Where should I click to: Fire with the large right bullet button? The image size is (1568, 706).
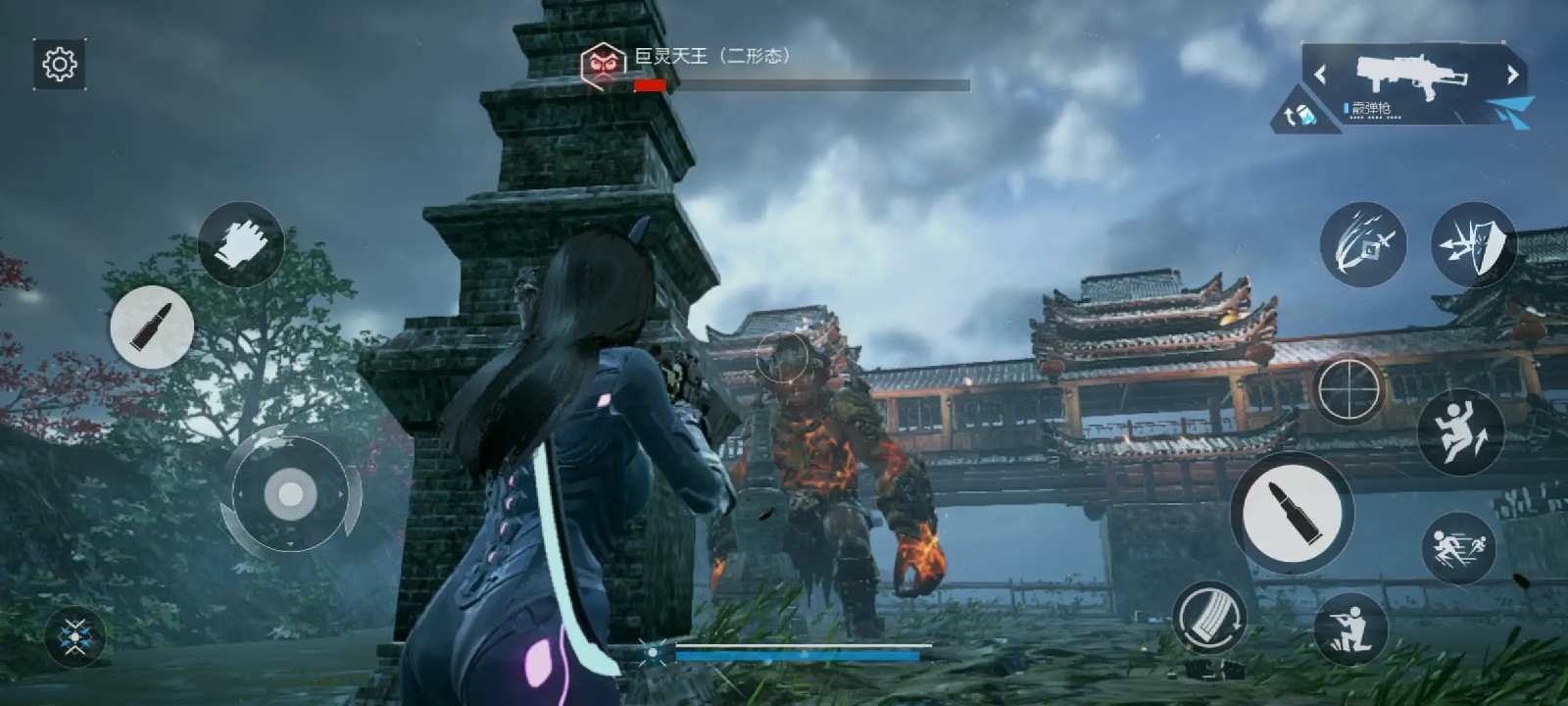click(1292, 513)
